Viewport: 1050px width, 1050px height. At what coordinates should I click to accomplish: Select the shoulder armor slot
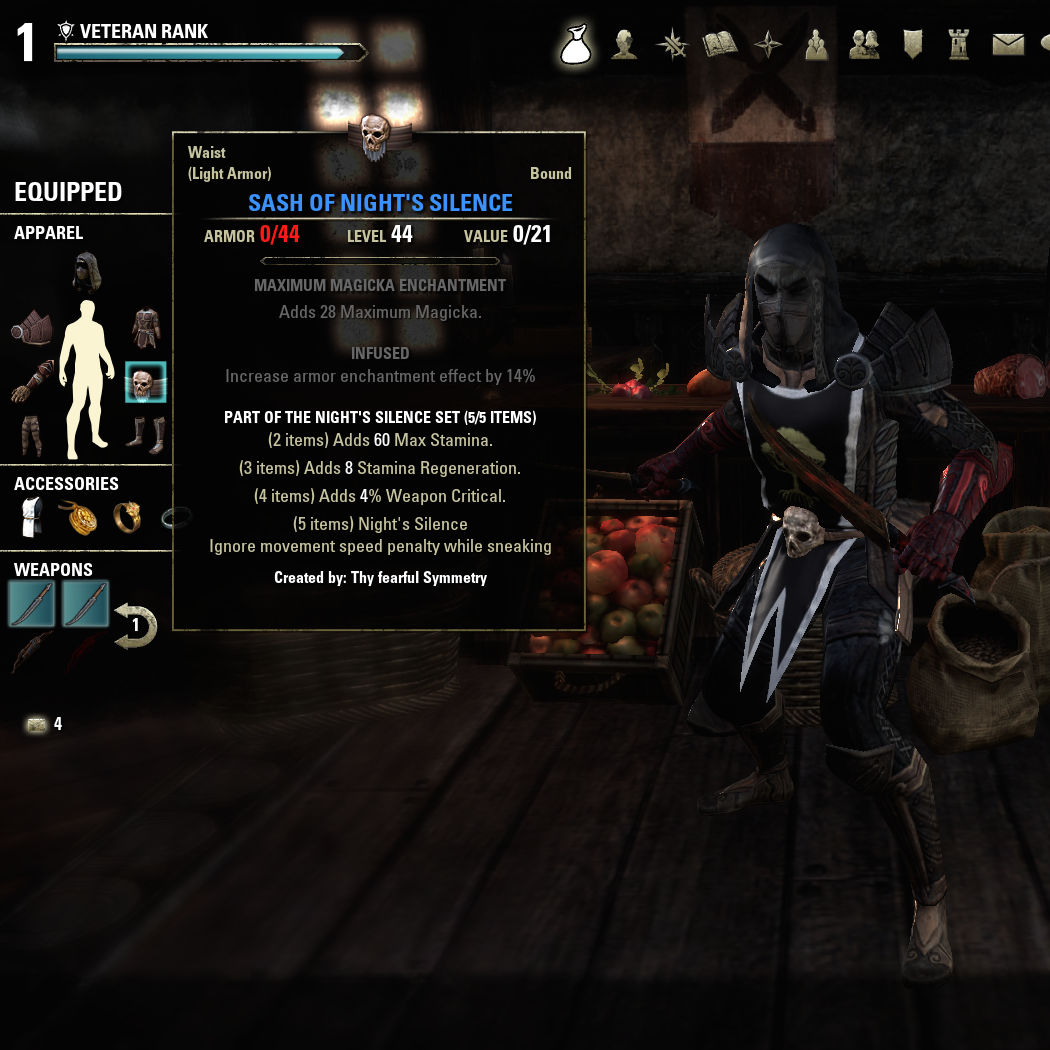(x=32, y=328)
